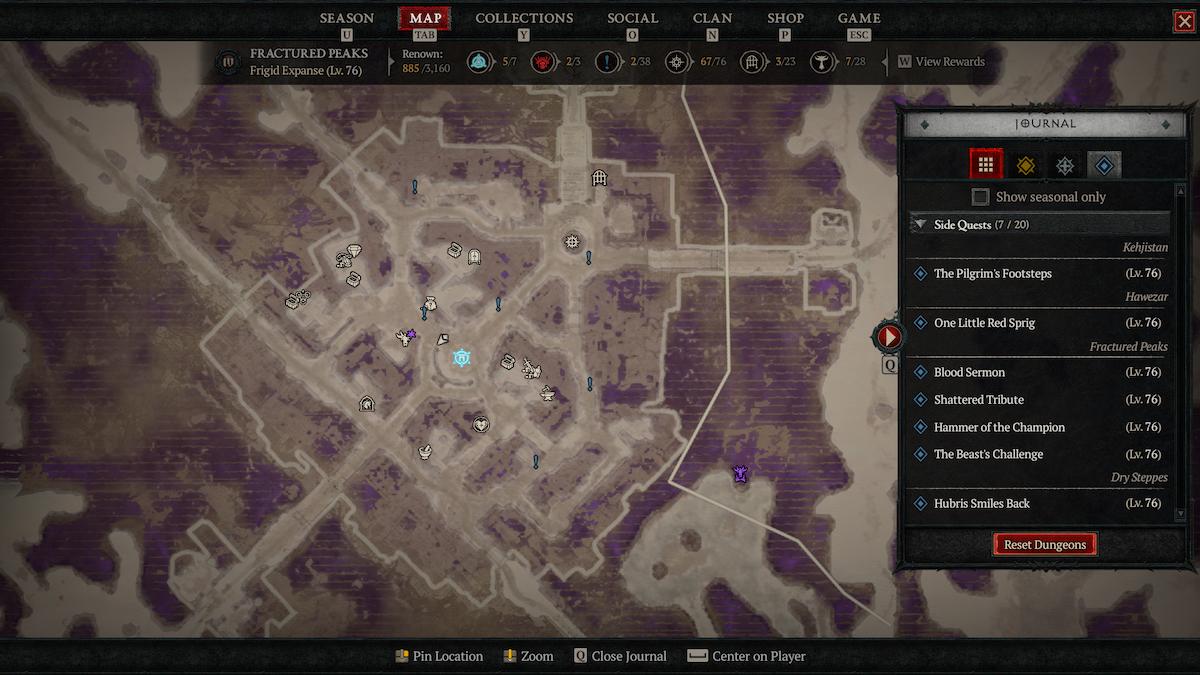This screenshot has width=1200, height=675.
Task: Switch to the Collections tab
Action: click(x=524, y=18)
